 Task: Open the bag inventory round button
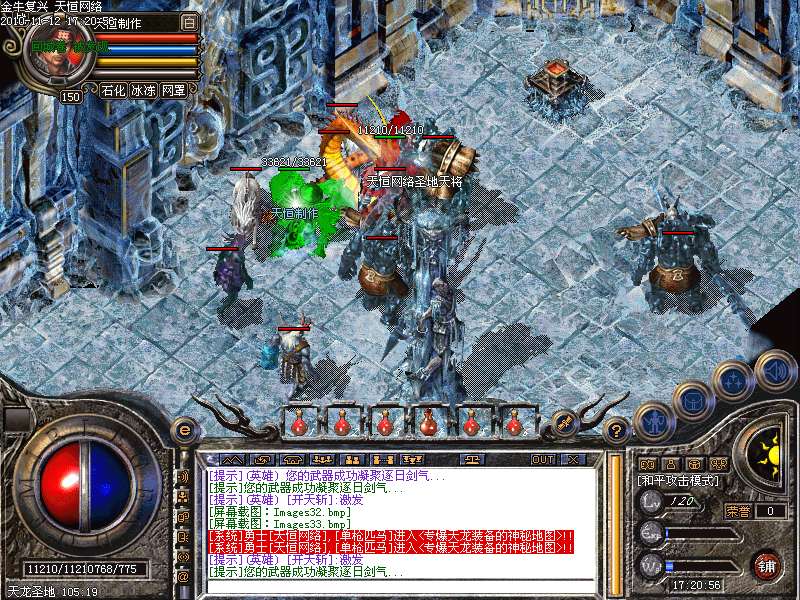point(693,400)
